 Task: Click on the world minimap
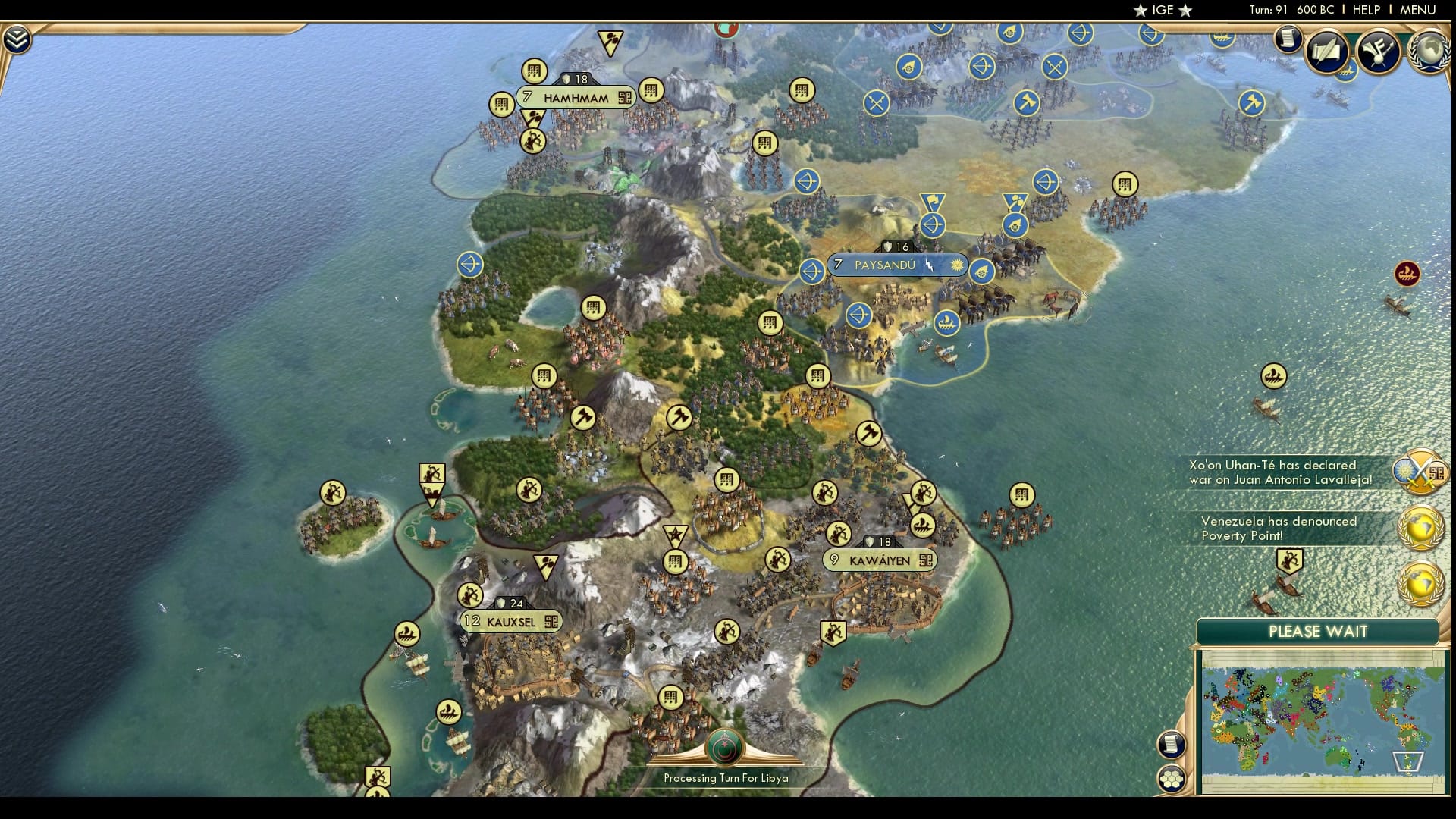point(1321,720)
